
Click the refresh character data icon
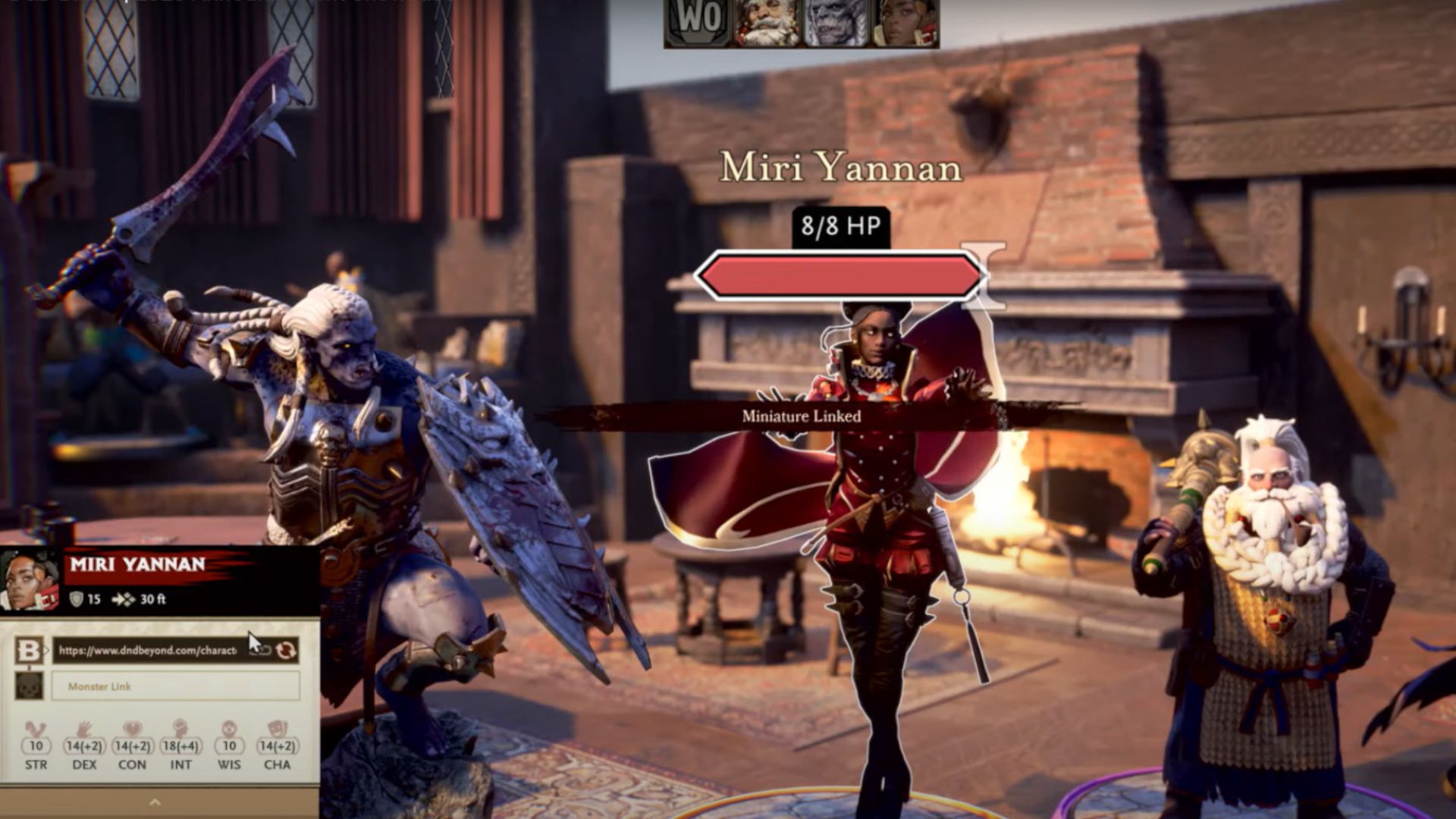pos(287,650)
